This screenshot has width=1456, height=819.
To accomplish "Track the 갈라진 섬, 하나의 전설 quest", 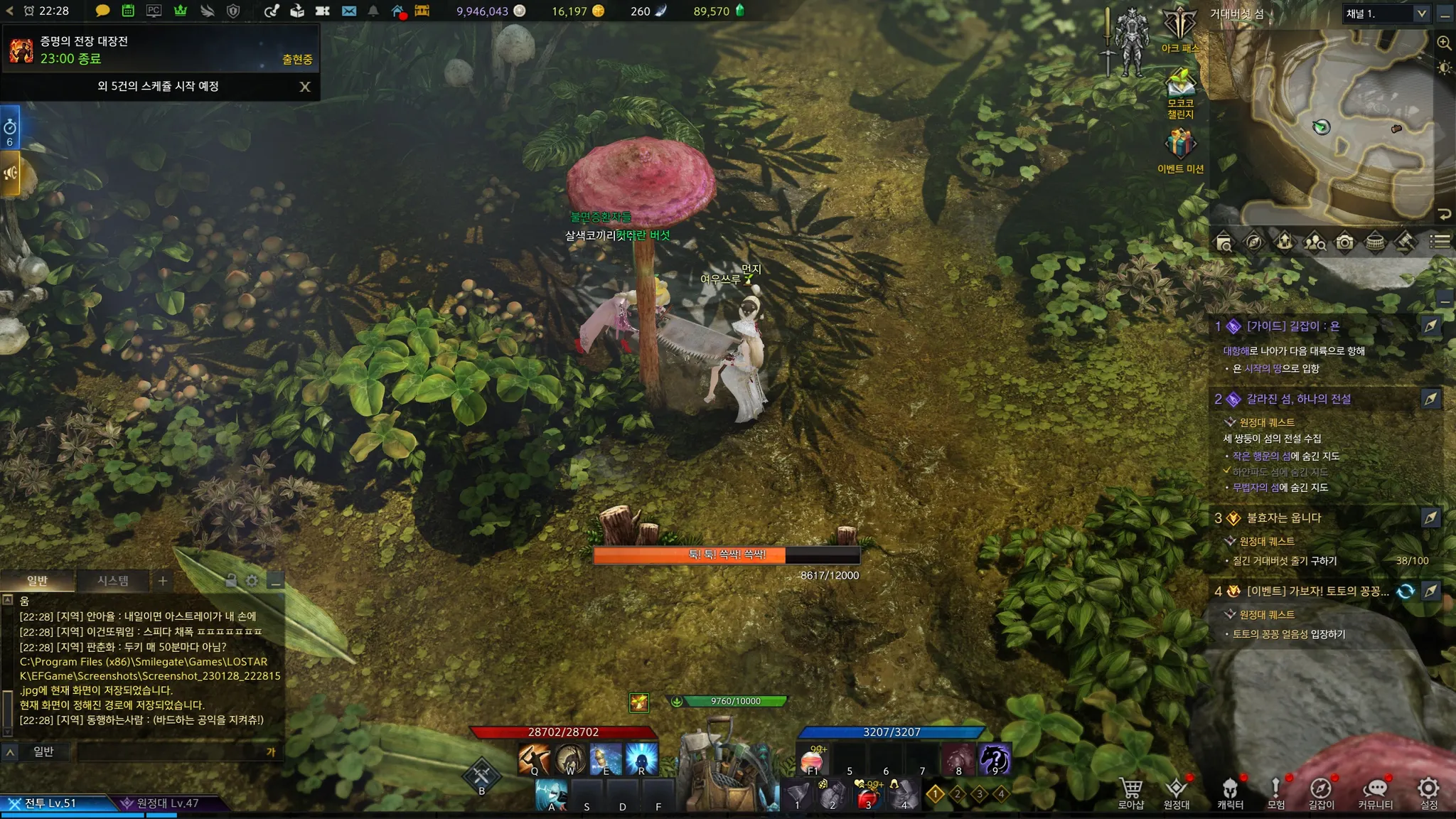I will click(x=1430, y=399).
